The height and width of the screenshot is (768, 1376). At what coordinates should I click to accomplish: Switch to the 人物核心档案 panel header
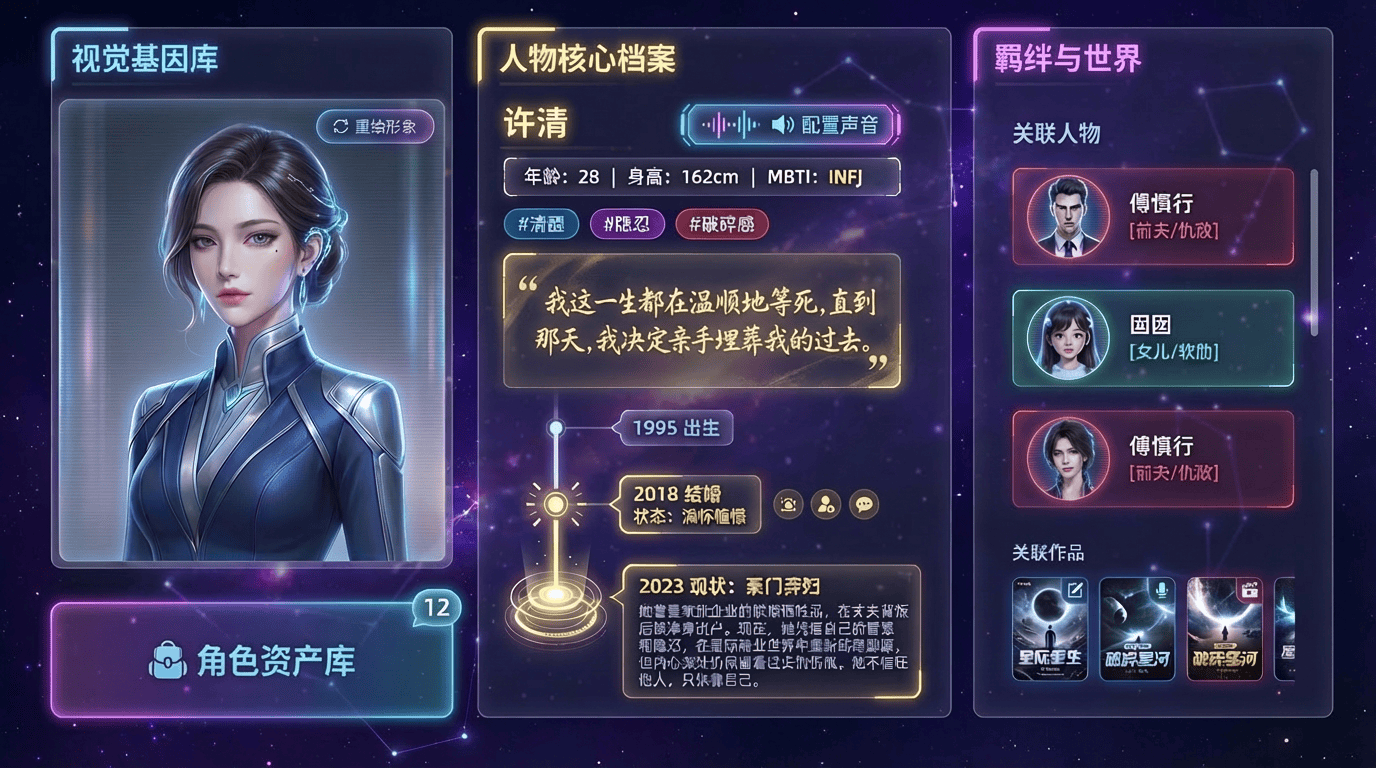point(586,59)
